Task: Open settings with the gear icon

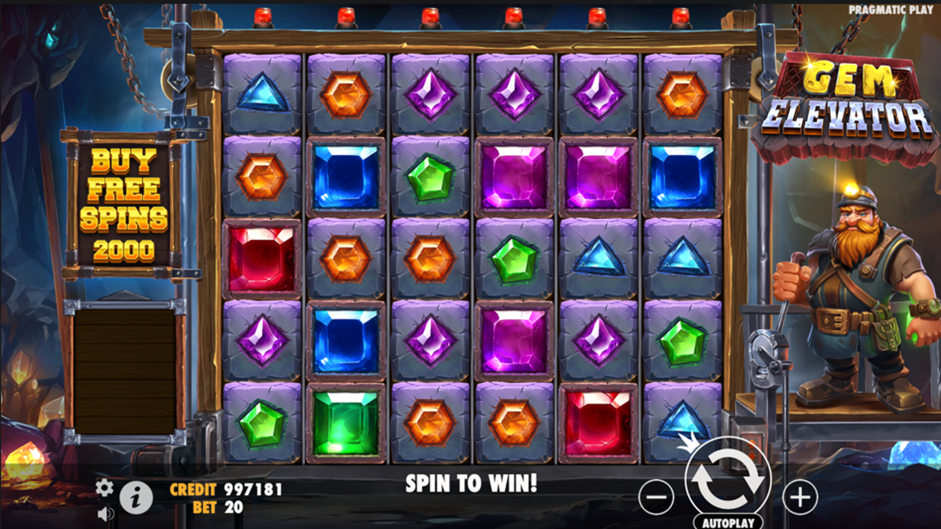Action: [104, 488]
